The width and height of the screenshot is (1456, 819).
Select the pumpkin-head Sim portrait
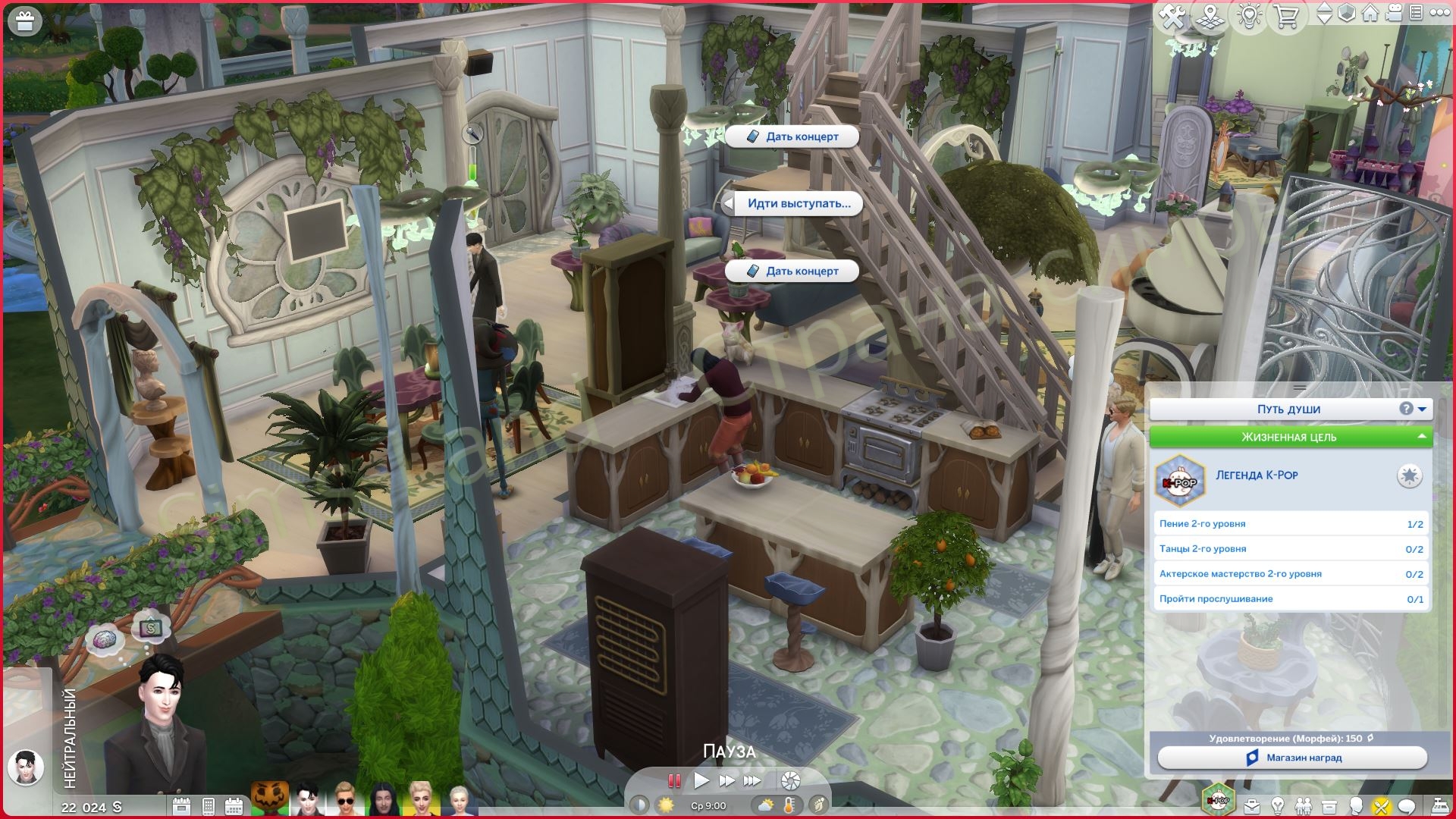(x=270, y=798)
